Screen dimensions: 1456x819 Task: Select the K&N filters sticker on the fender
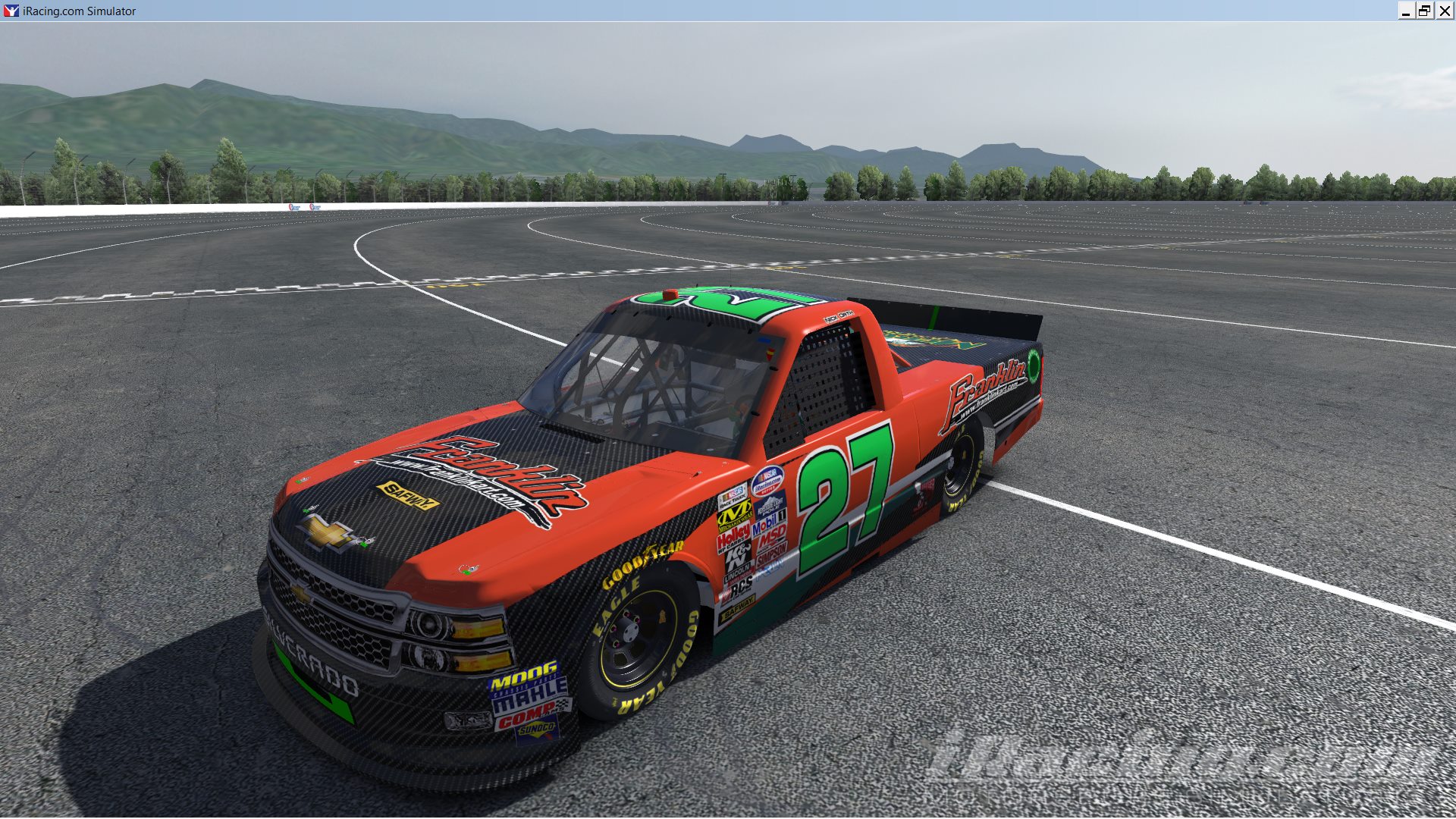(x=736, y=554)
